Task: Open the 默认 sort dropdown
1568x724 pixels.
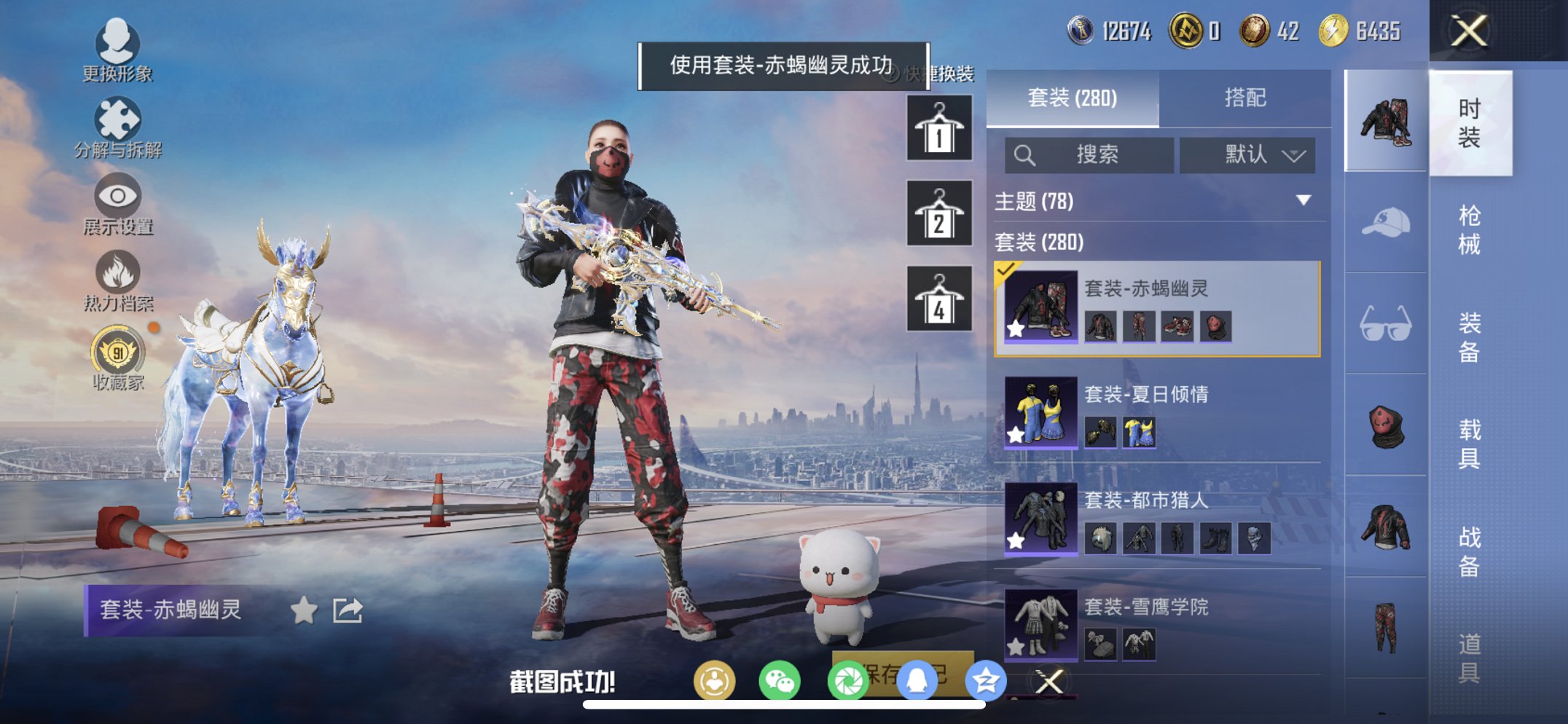Action: (1247, 155)
